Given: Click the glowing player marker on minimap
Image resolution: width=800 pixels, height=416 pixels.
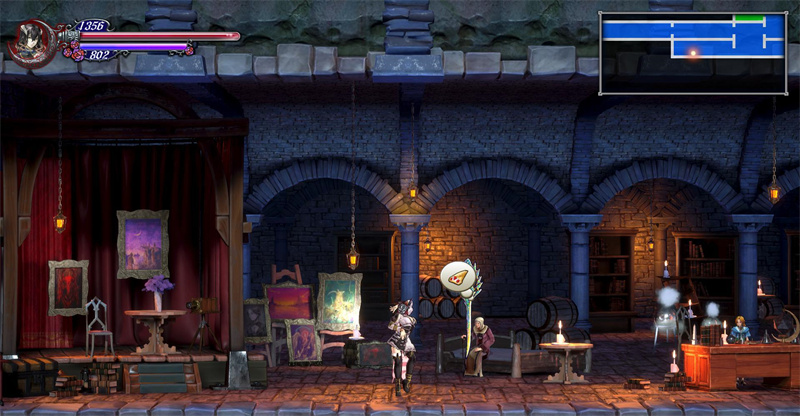Looking at the screenshot, I should coord(690,51).
